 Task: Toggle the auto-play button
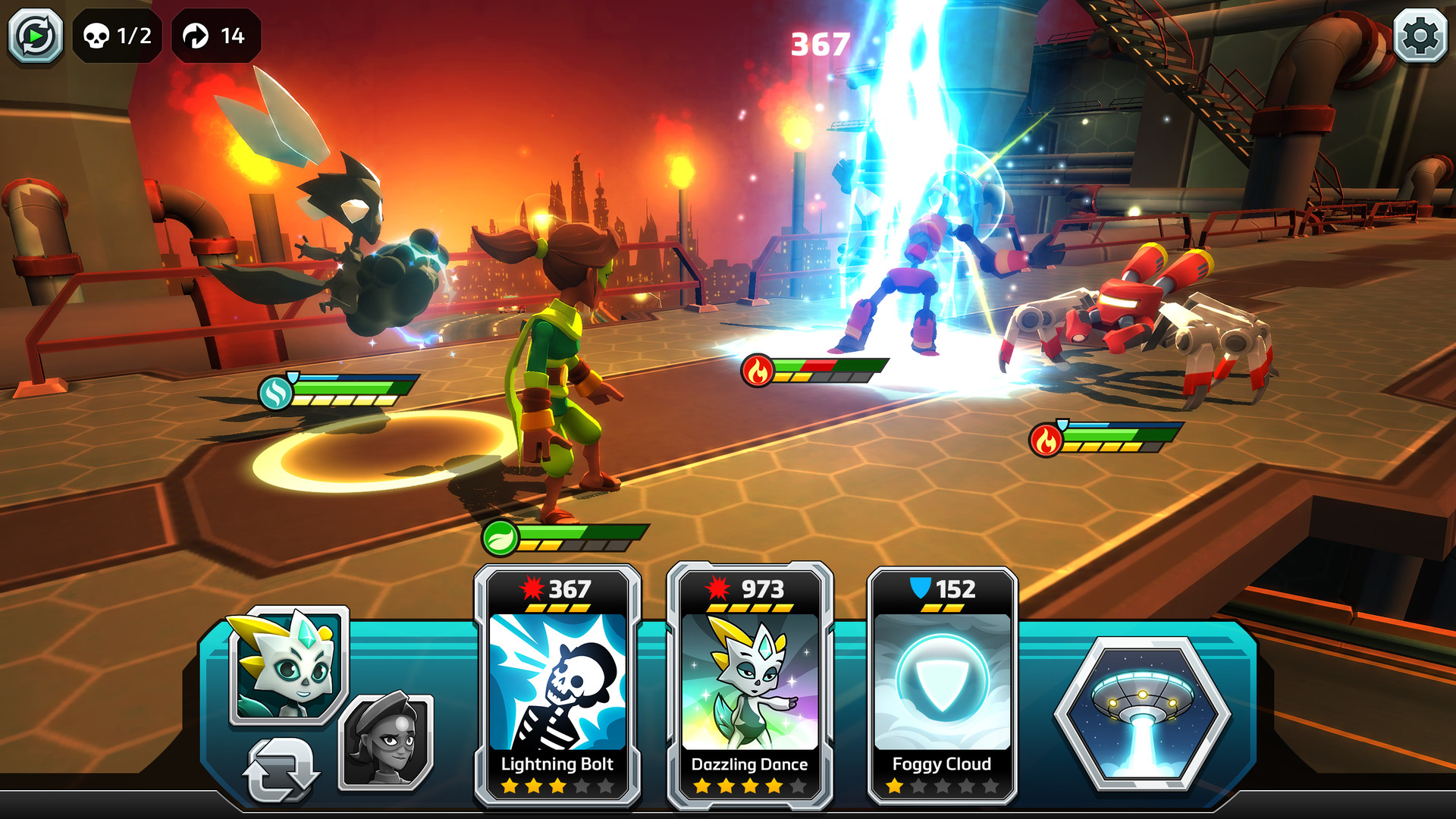pos(35,36)
